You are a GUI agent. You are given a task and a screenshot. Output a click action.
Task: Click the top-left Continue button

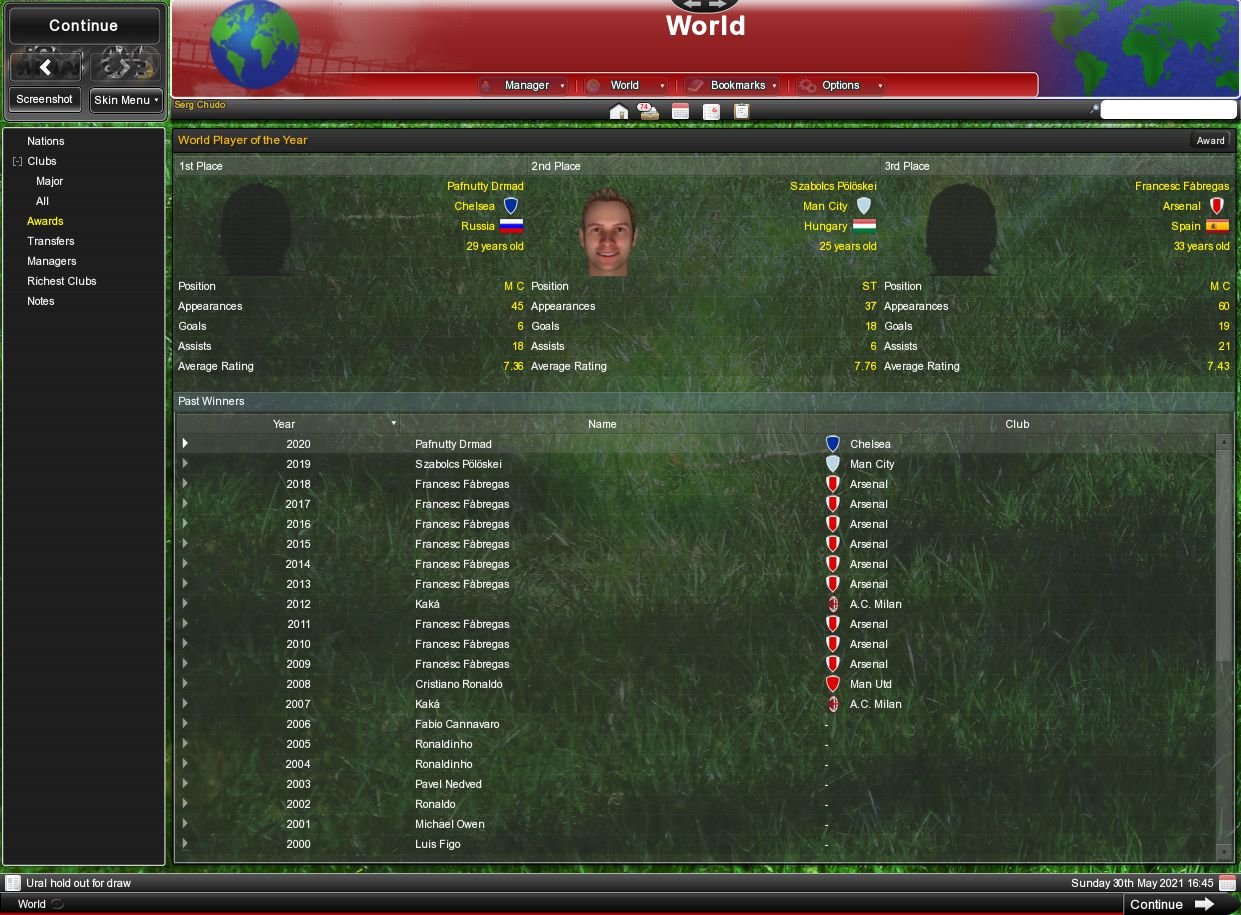click(84, 26)
